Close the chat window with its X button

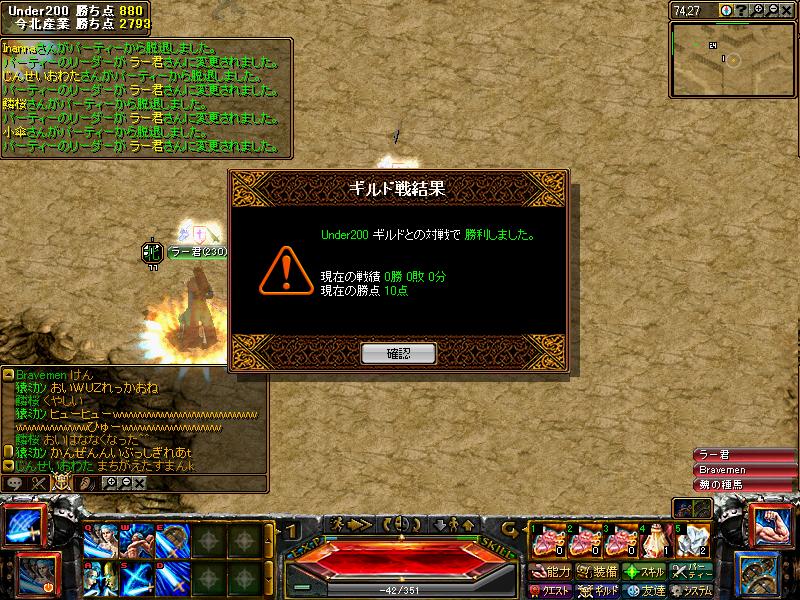click(x=139, y=483)
